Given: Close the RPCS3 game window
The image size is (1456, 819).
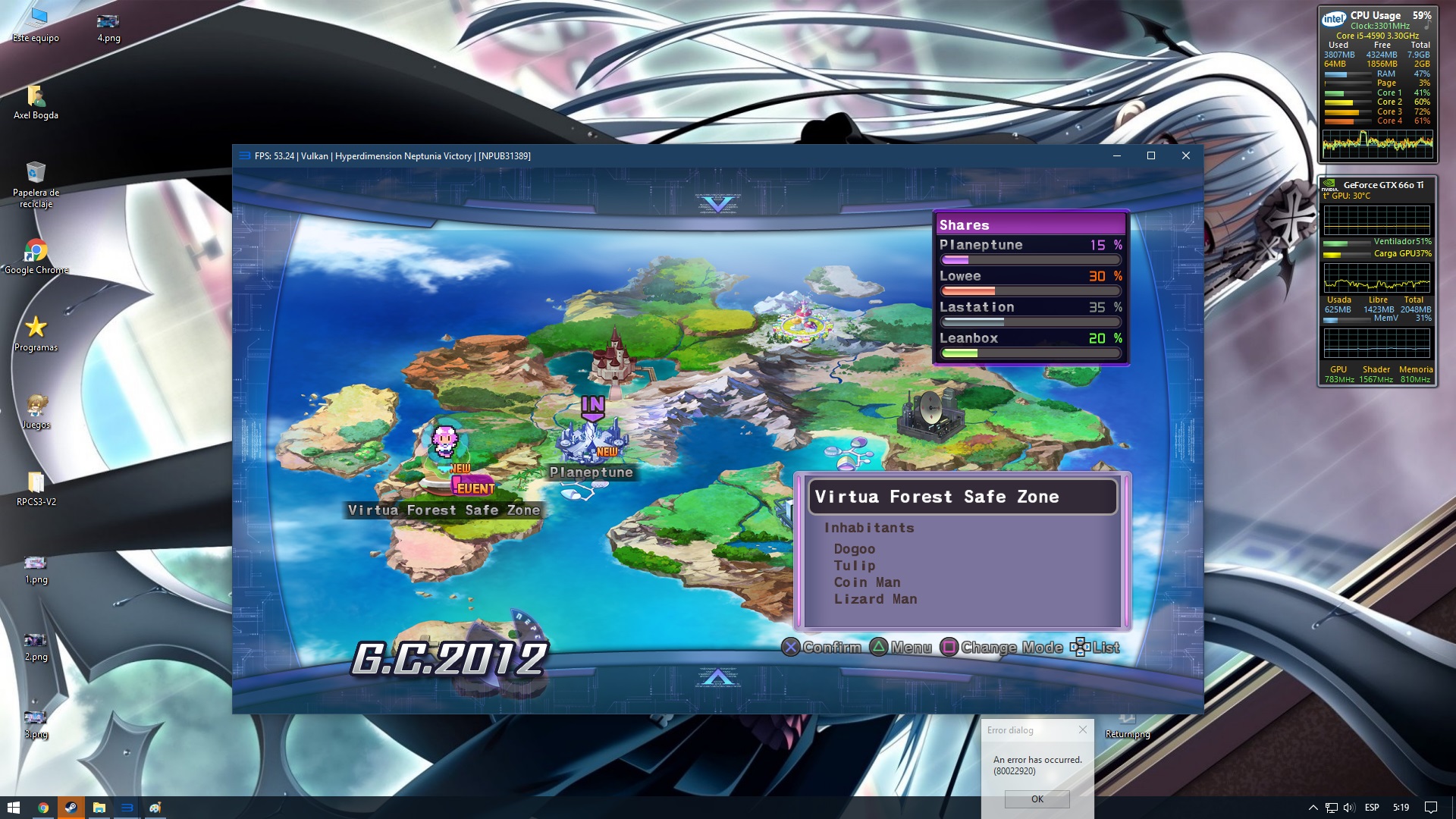Looking at the screenshot, I should (1186, 155).
